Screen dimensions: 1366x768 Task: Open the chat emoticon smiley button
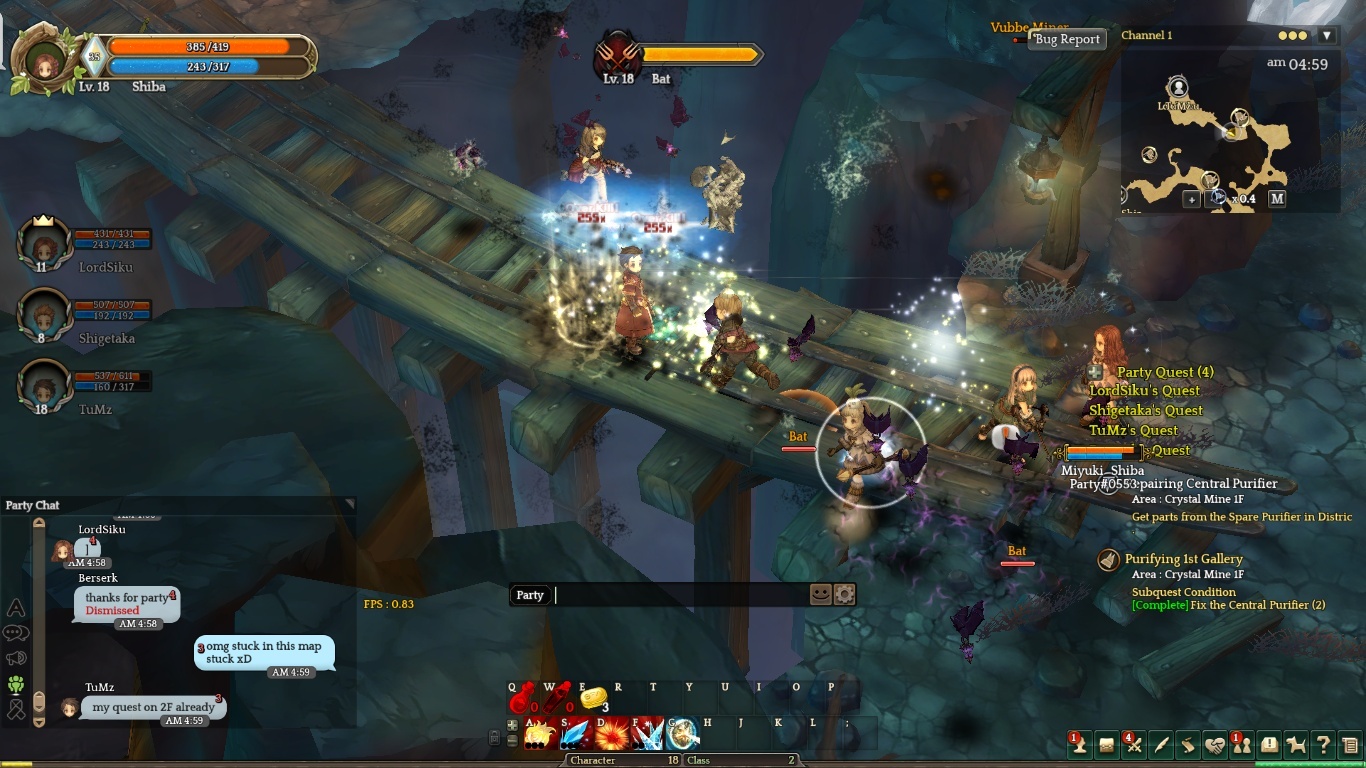click(820, 594)
